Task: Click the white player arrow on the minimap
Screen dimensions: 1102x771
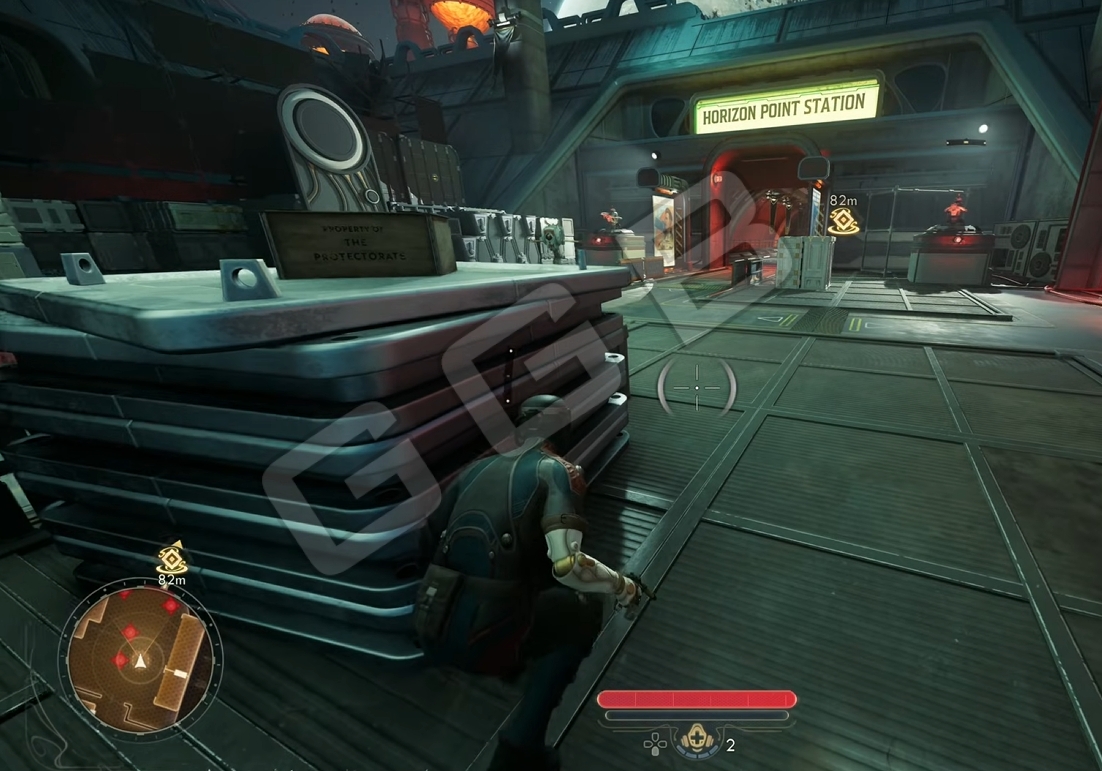Action: [x=141, y=661]
